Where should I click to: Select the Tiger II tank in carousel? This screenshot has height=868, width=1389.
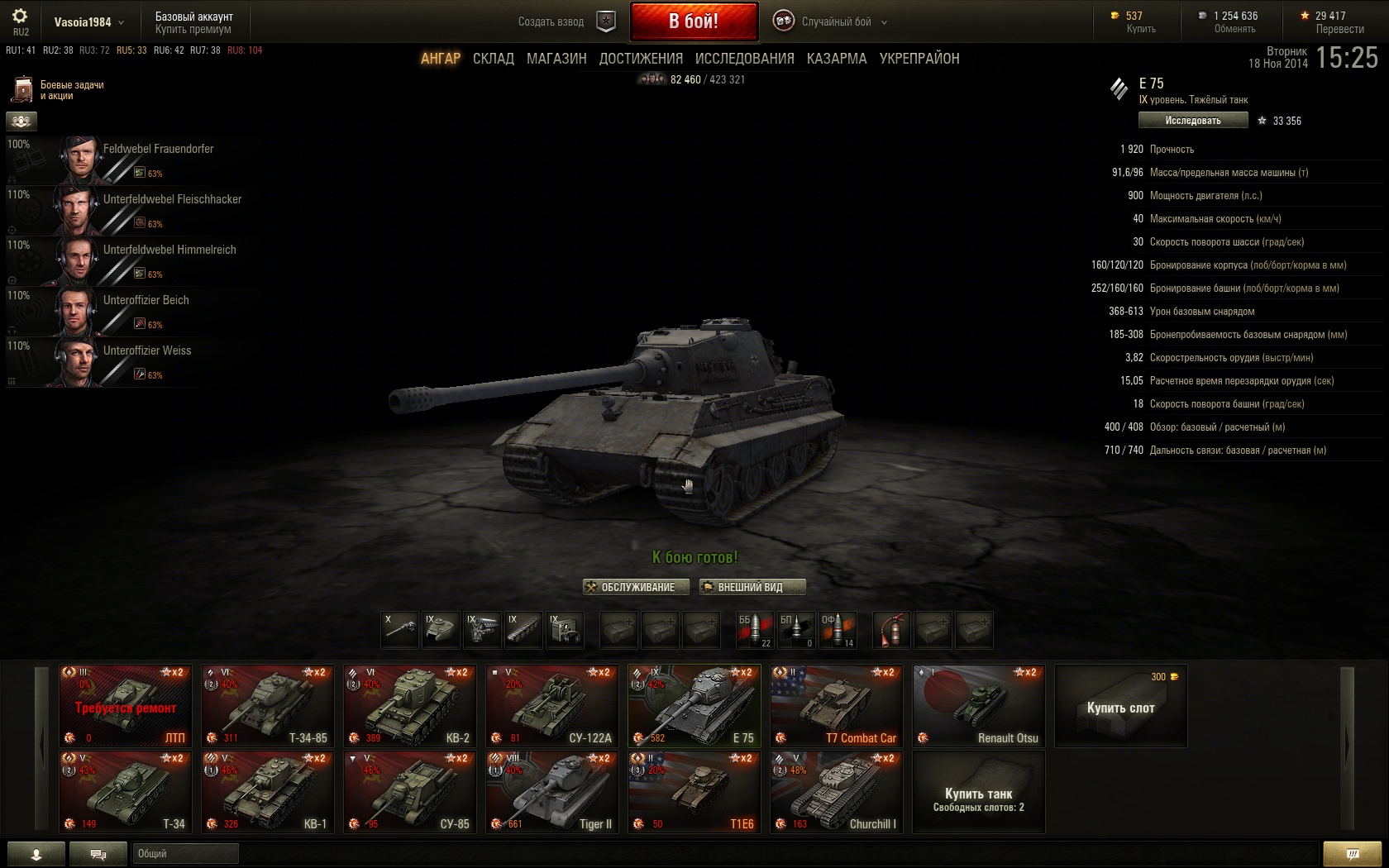point(552,792)
